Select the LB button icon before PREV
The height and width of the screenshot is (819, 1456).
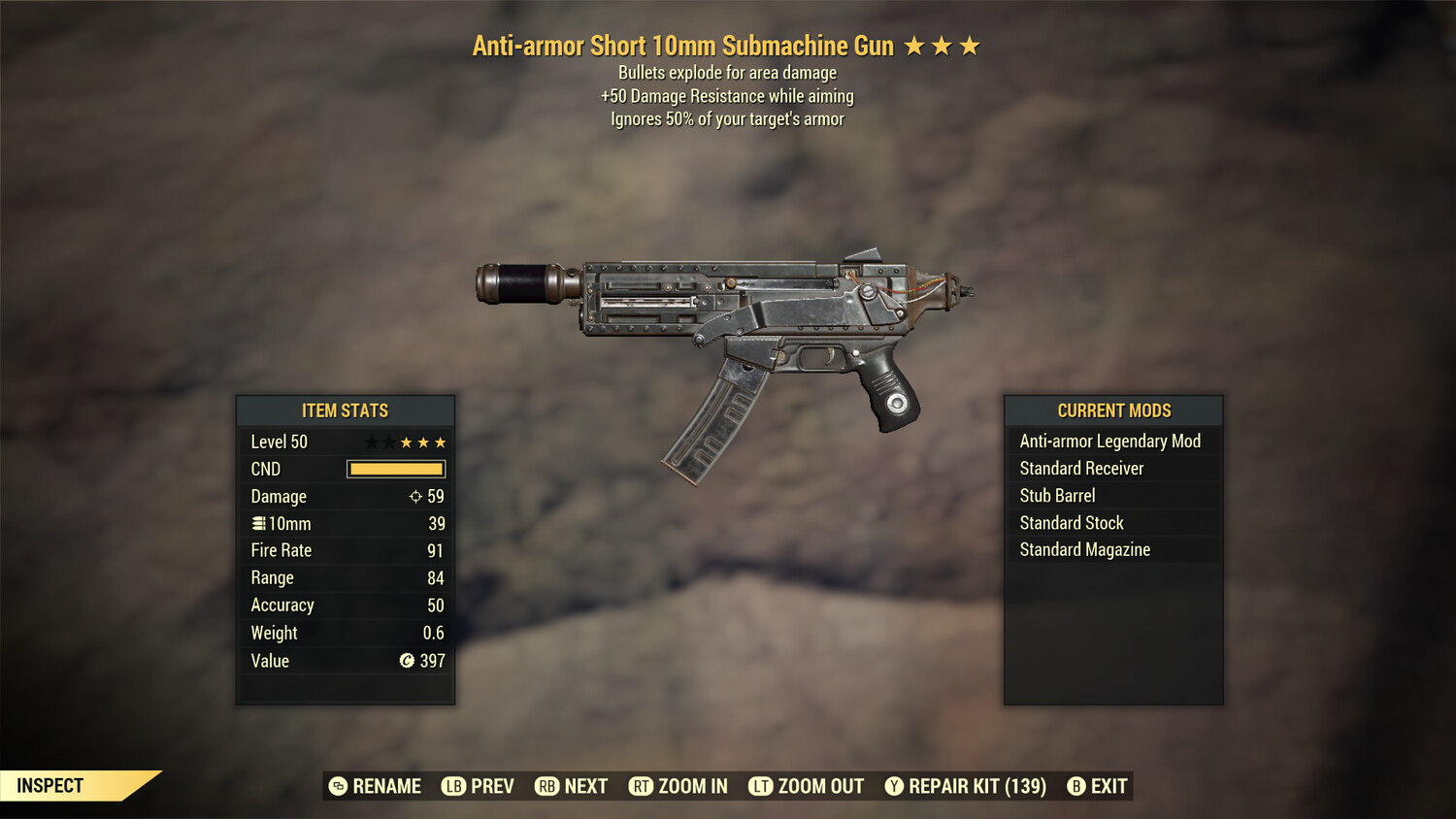452,786
